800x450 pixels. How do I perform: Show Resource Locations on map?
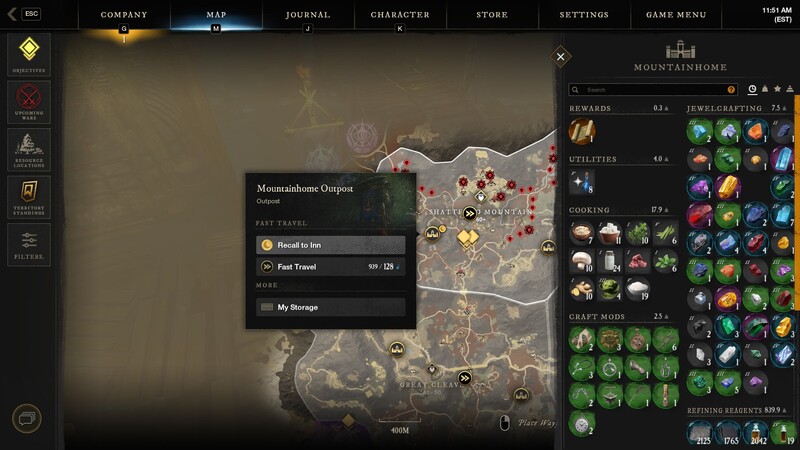click(28, 149)
